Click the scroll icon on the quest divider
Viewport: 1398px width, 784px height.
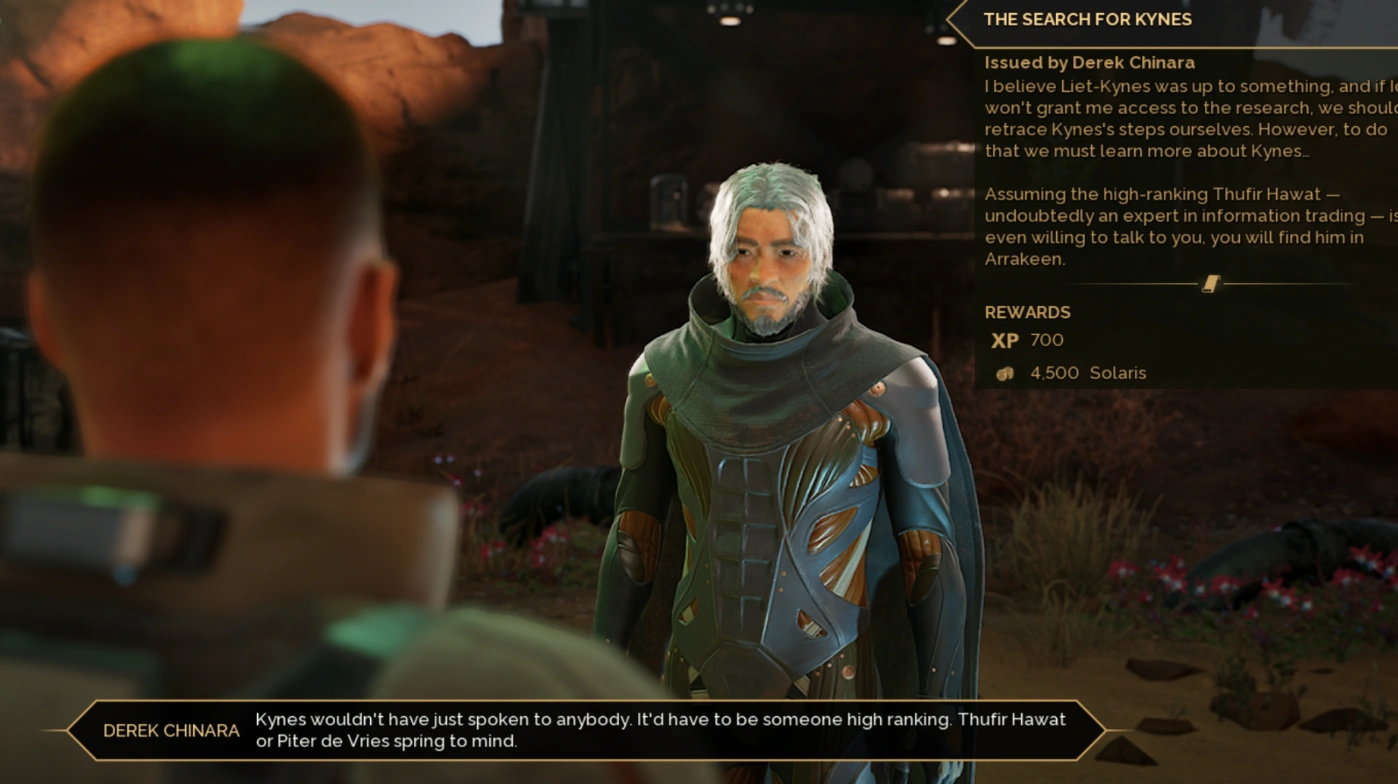tap(1210, 284)
